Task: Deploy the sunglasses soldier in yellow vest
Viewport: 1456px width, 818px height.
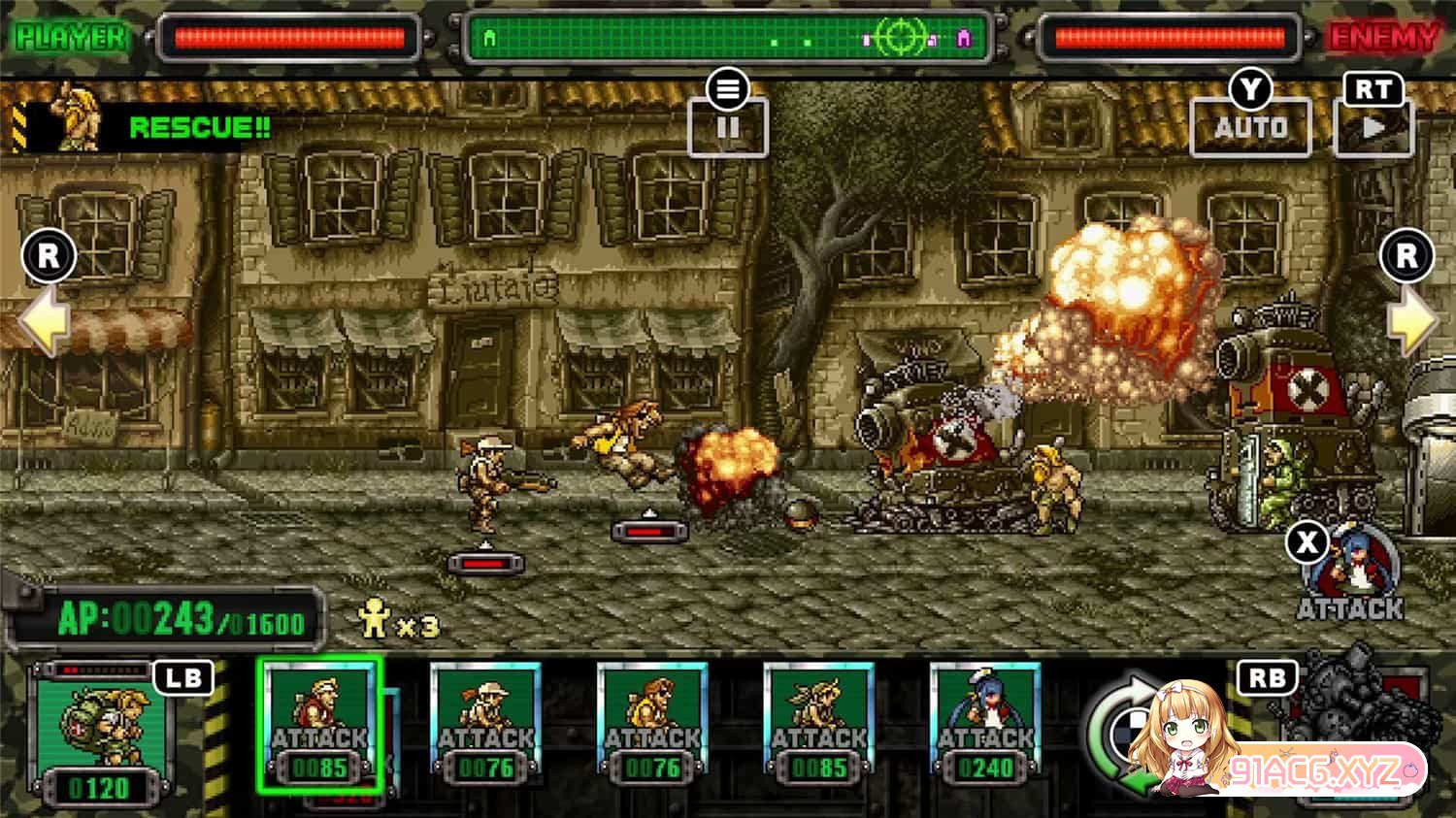Action: (652, 724)
